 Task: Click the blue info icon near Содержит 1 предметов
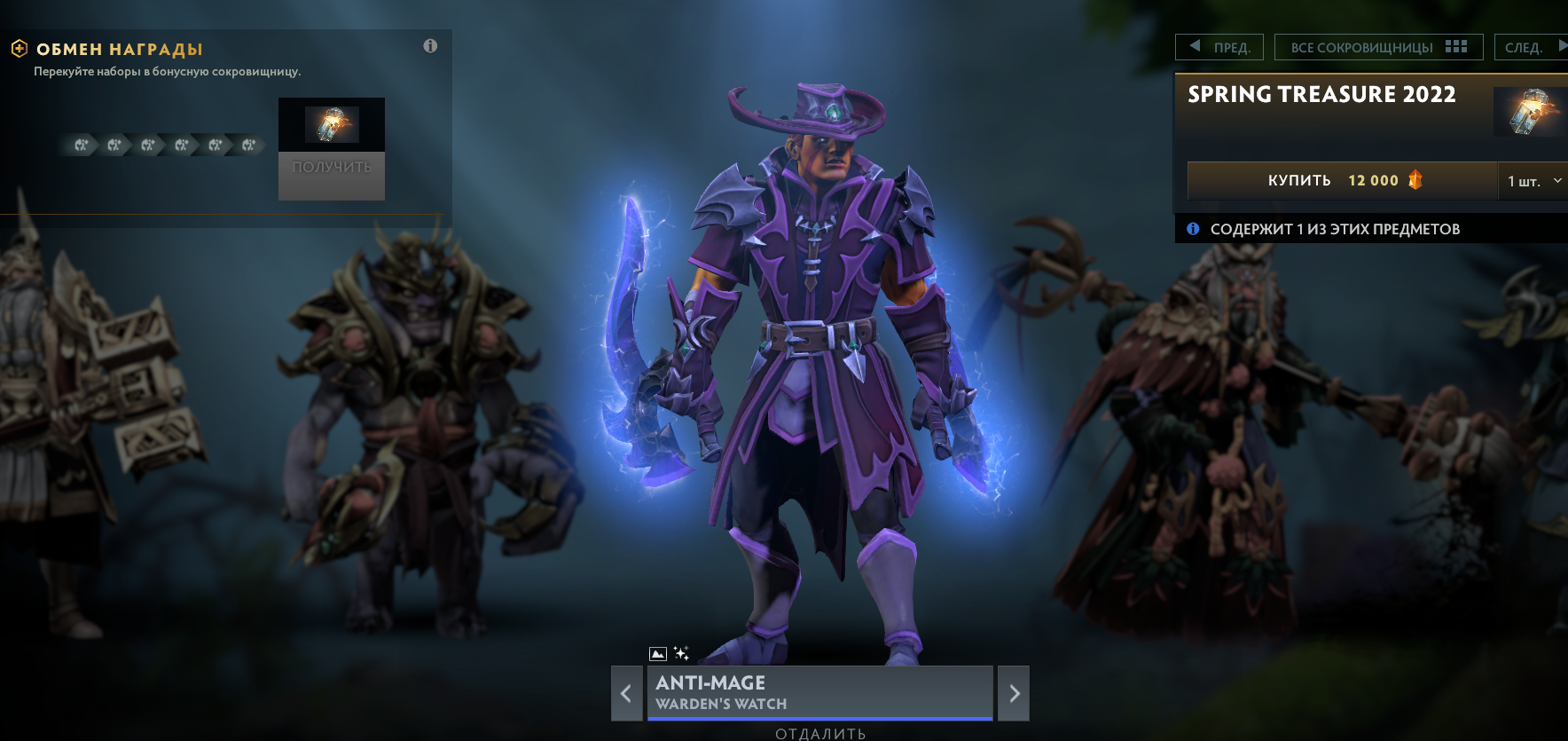click(x=1192, y=228)
